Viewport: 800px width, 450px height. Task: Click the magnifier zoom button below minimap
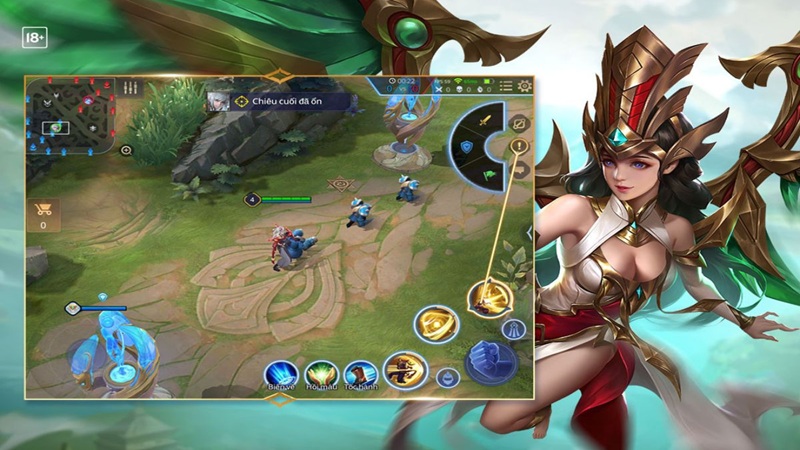tap(126, 151)
